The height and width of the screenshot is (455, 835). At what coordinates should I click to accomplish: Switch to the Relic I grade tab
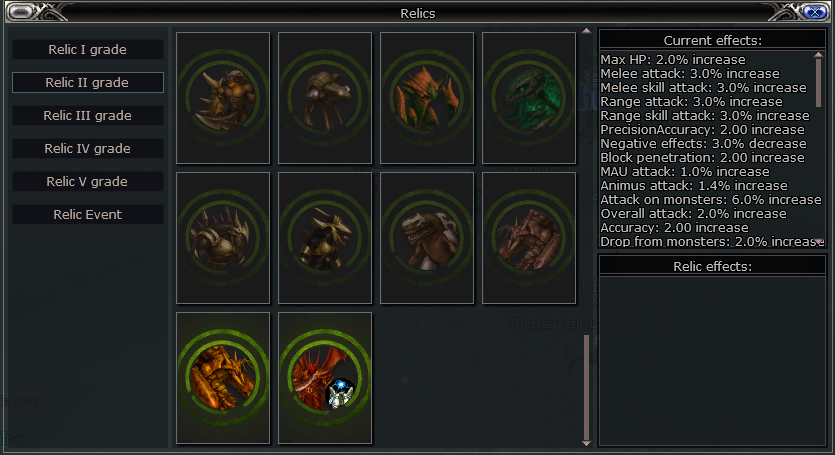[88, 49]
